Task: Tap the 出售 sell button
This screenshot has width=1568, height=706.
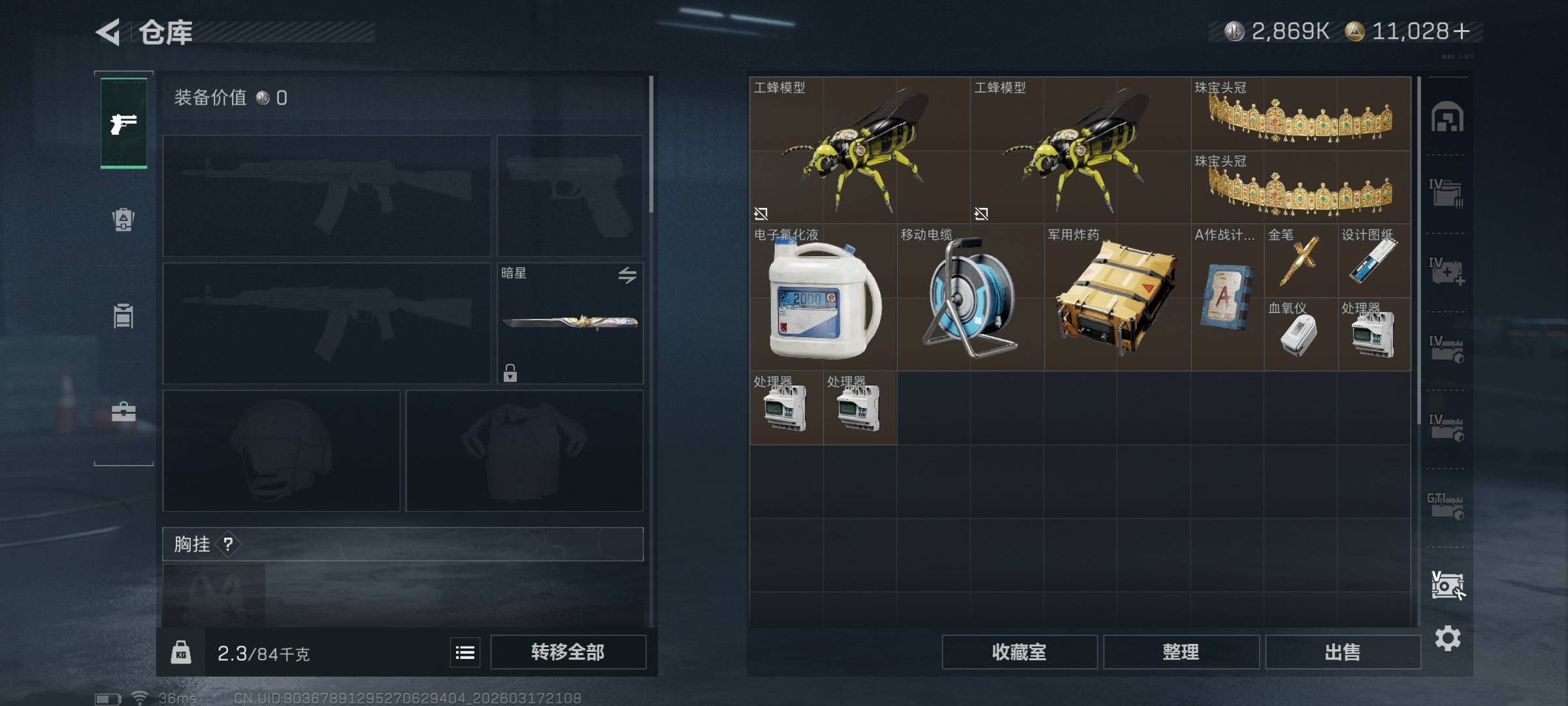Action: [x=1343, y=652]
